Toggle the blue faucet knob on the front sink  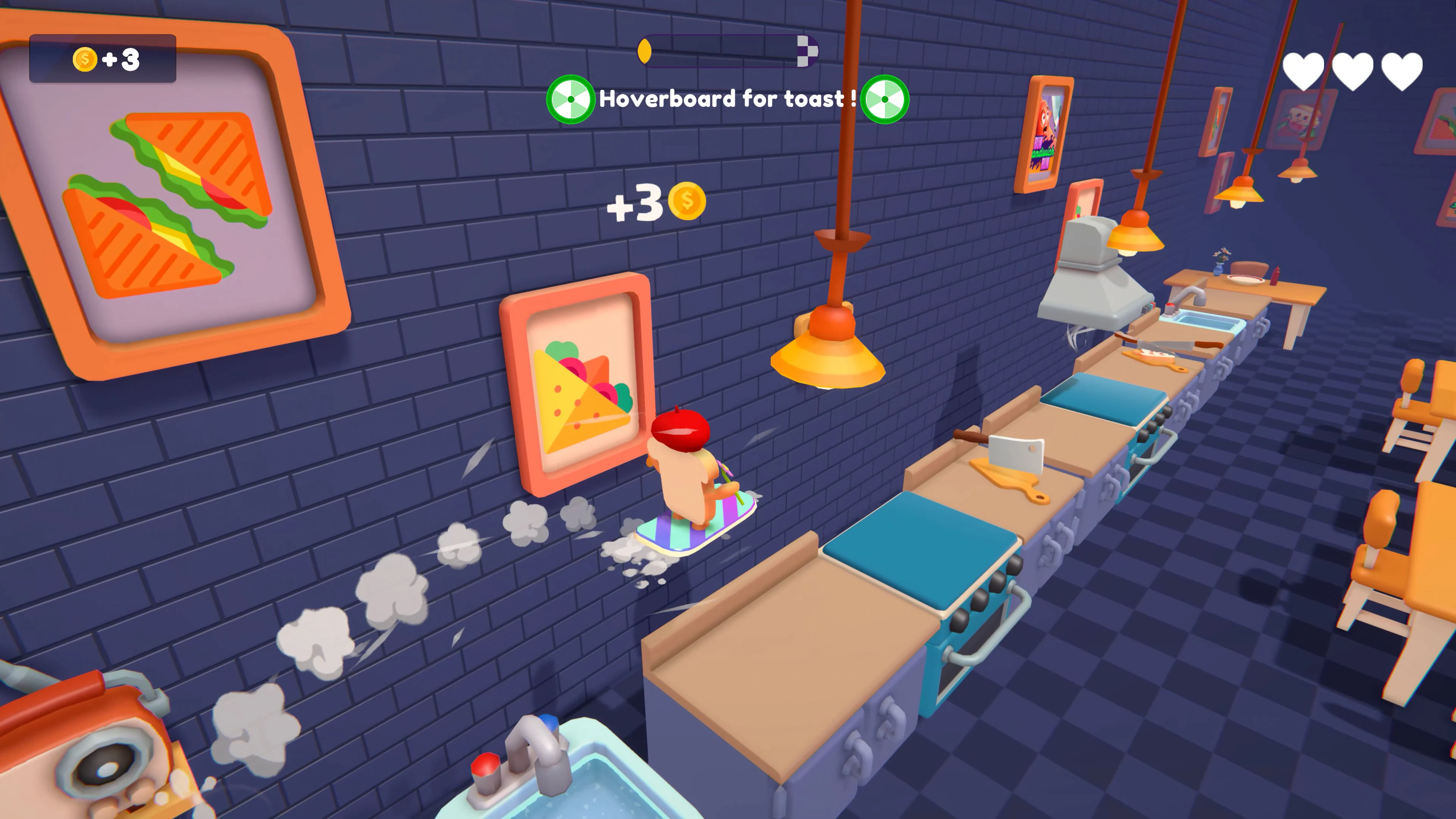tap(548, 722)
